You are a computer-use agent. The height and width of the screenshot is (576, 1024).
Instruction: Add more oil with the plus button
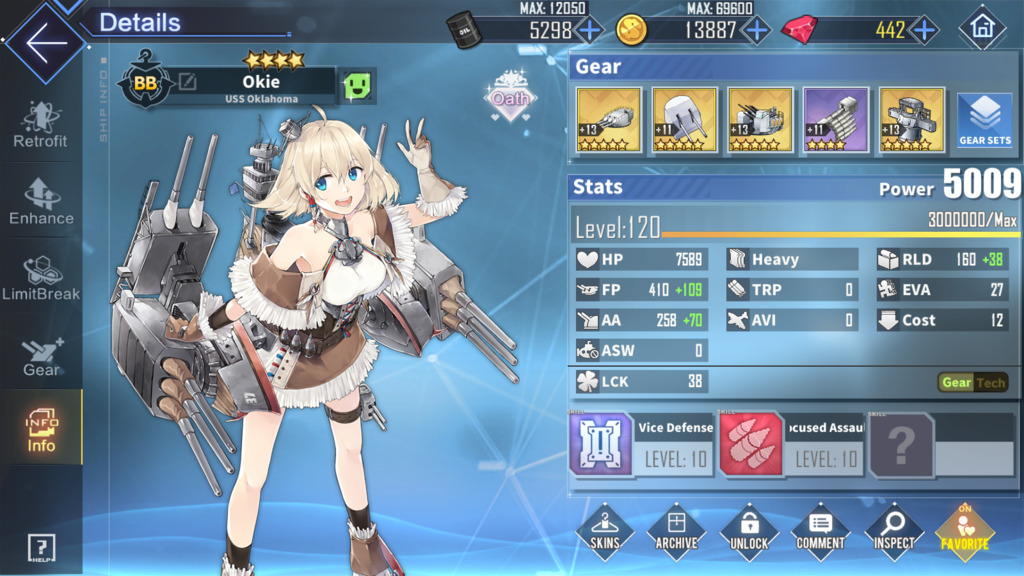pos(590,30)
